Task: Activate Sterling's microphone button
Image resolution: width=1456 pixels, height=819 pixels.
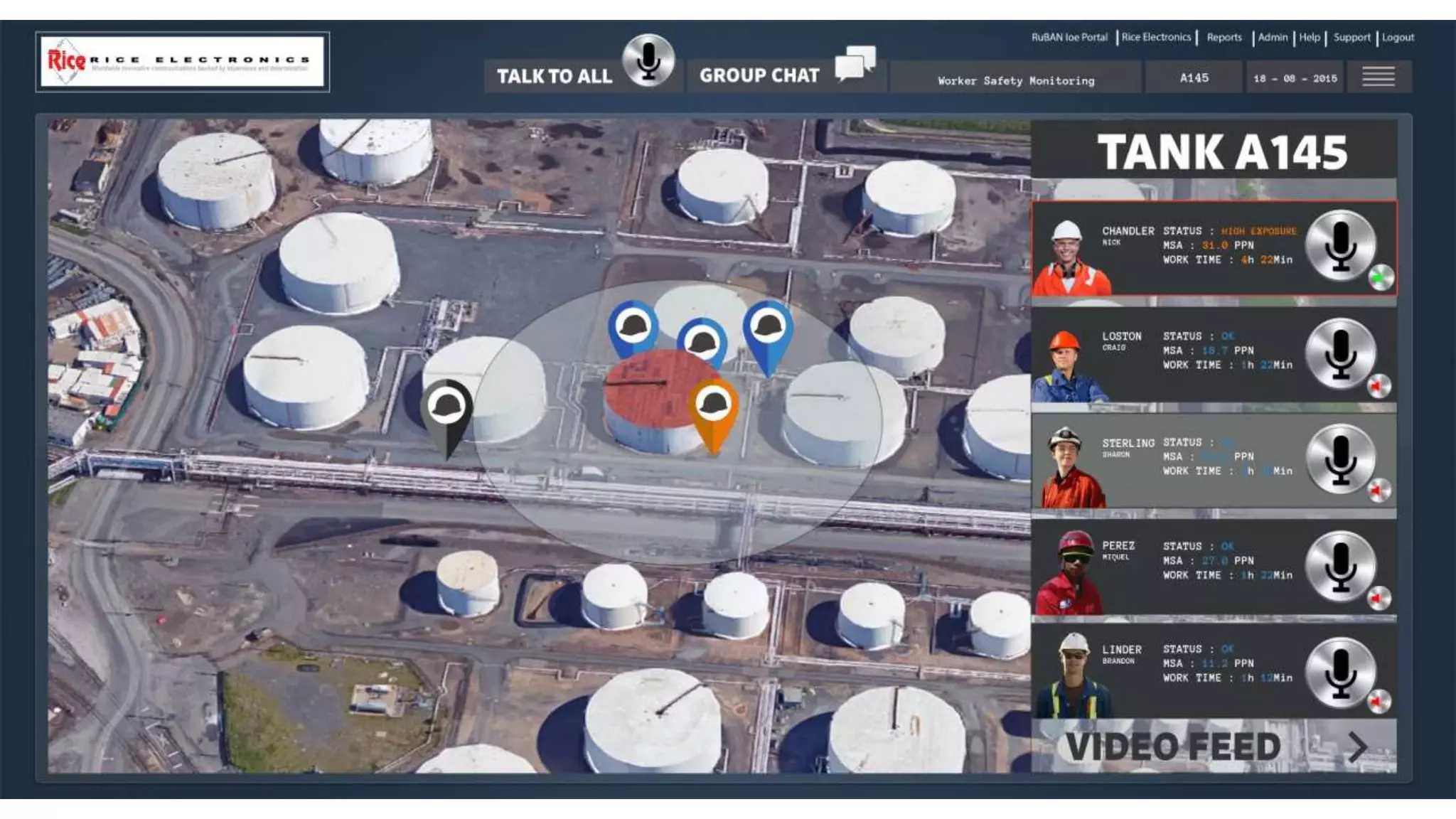Action: tap(1340, 459)
